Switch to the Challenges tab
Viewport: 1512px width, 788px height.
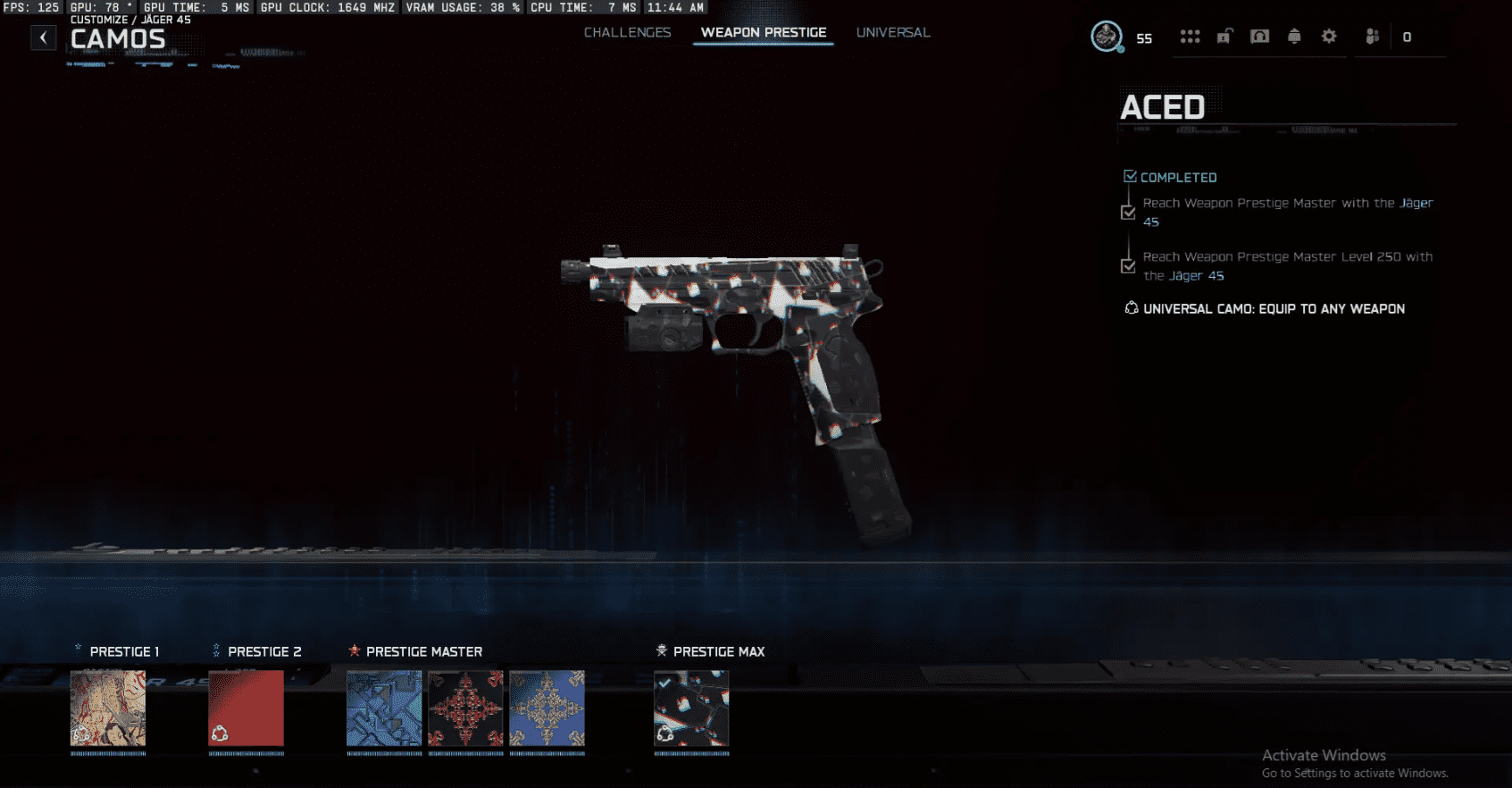point(627,32)
